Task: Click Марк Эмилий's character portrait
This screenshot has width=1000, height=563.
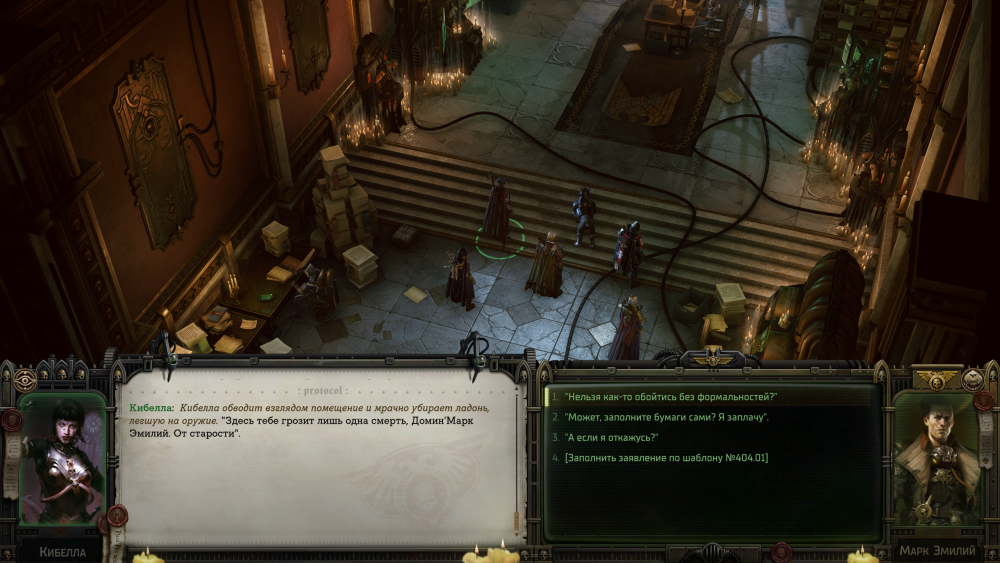Action: pyautogui.click(x=936, y=459)
